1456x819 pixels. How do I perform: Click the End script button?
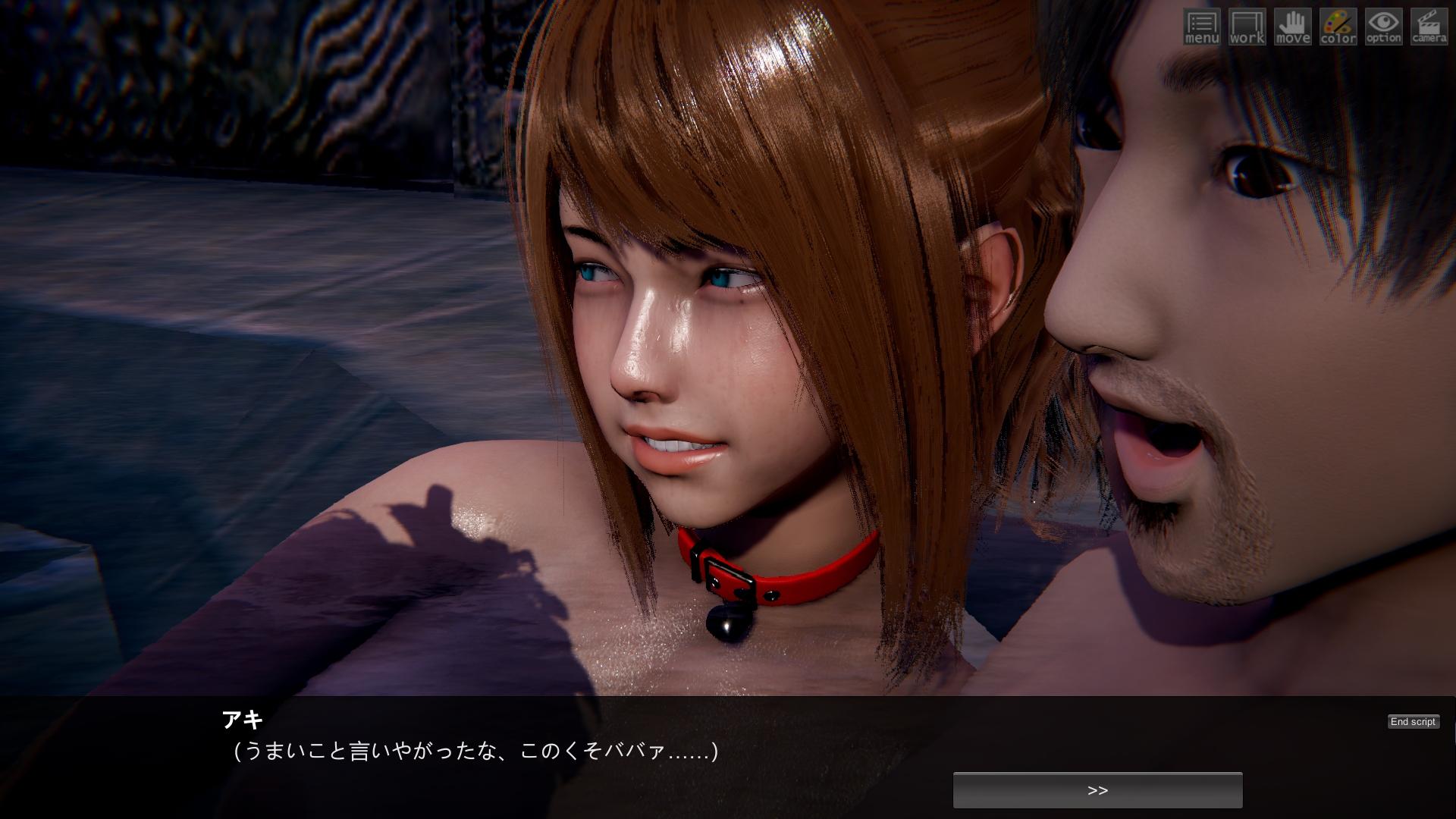tap(1413, 722)
